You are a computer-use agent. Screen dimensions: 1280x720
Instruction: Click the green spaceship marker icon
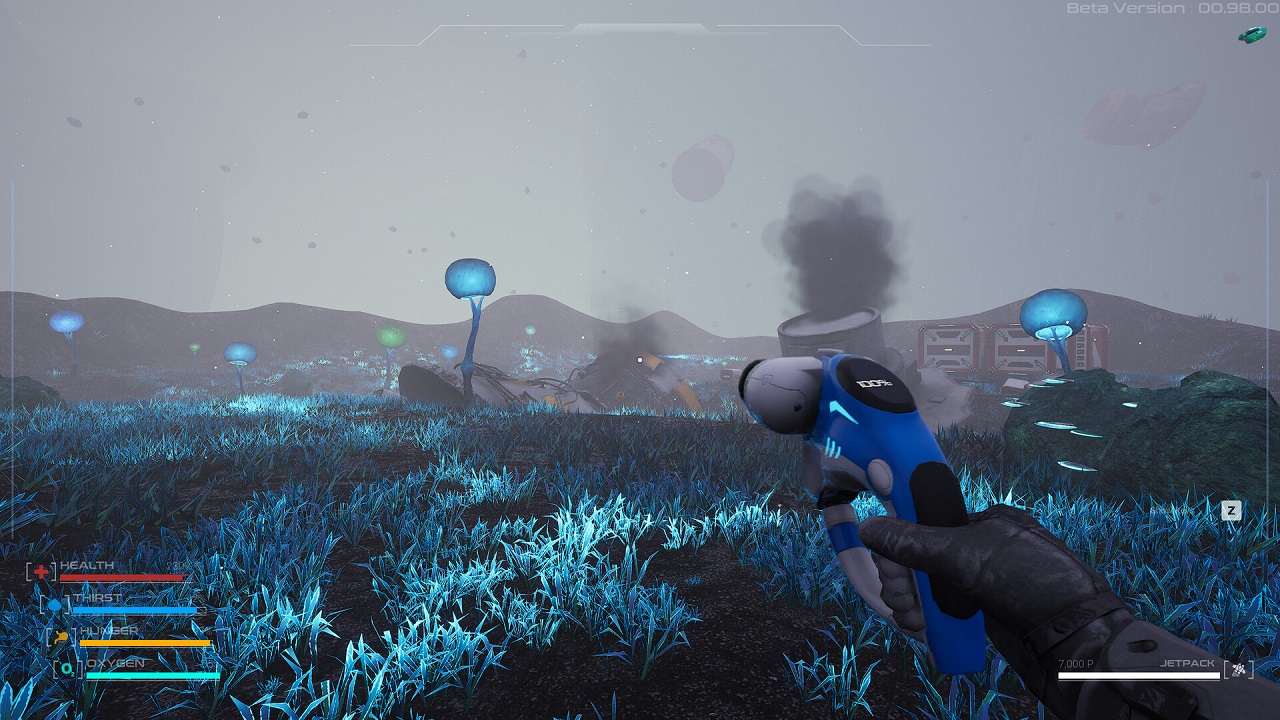point(1251,35)
